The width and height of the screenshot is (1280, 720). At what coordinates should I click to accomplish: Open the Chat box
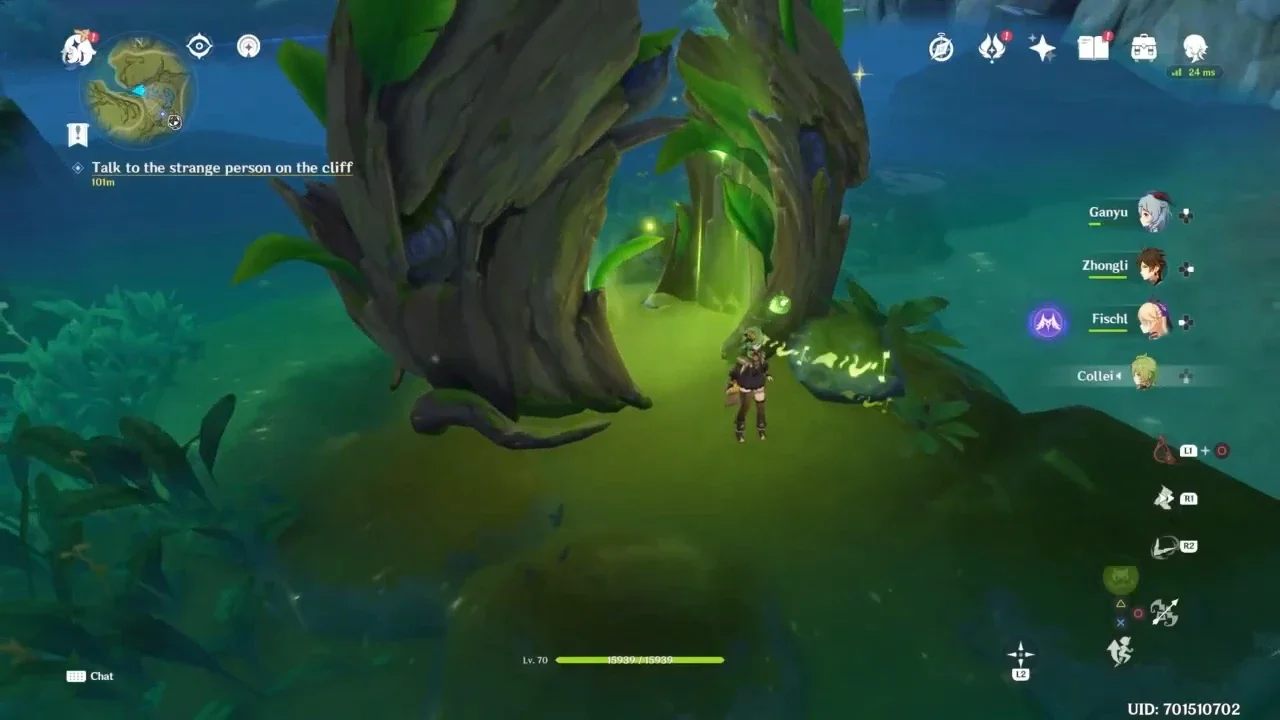(90, 676)
